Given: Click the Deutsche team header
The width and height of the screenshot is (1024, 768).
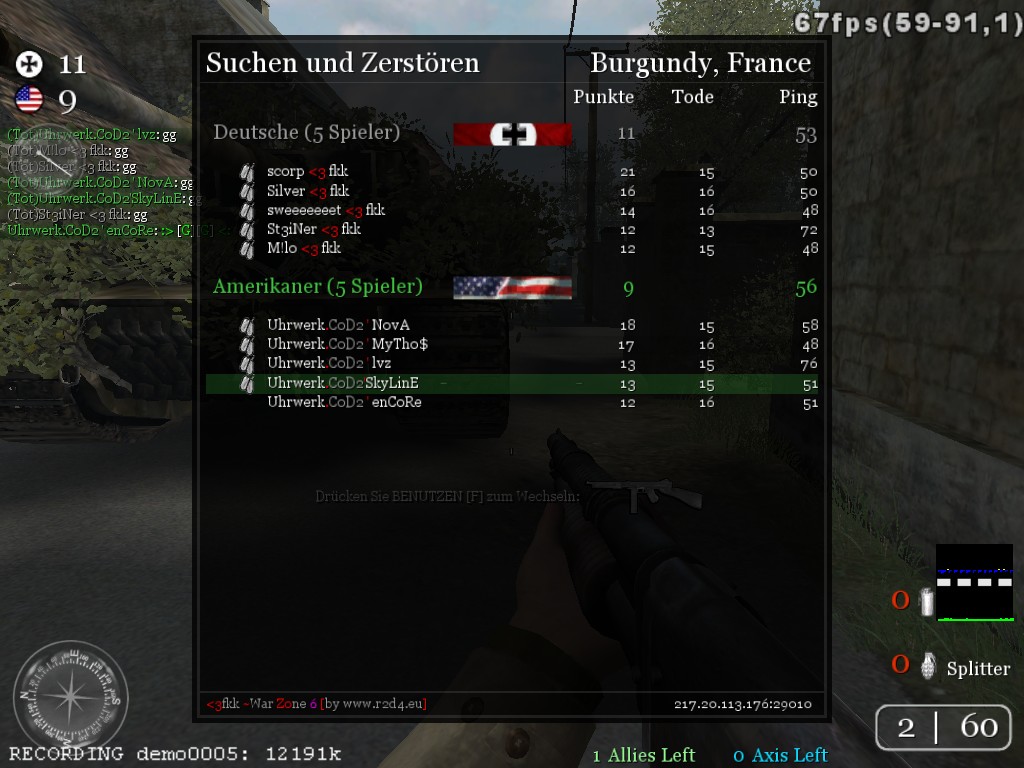Looking at the screenshot, I should pyautogui.click(x=306, y=132).
